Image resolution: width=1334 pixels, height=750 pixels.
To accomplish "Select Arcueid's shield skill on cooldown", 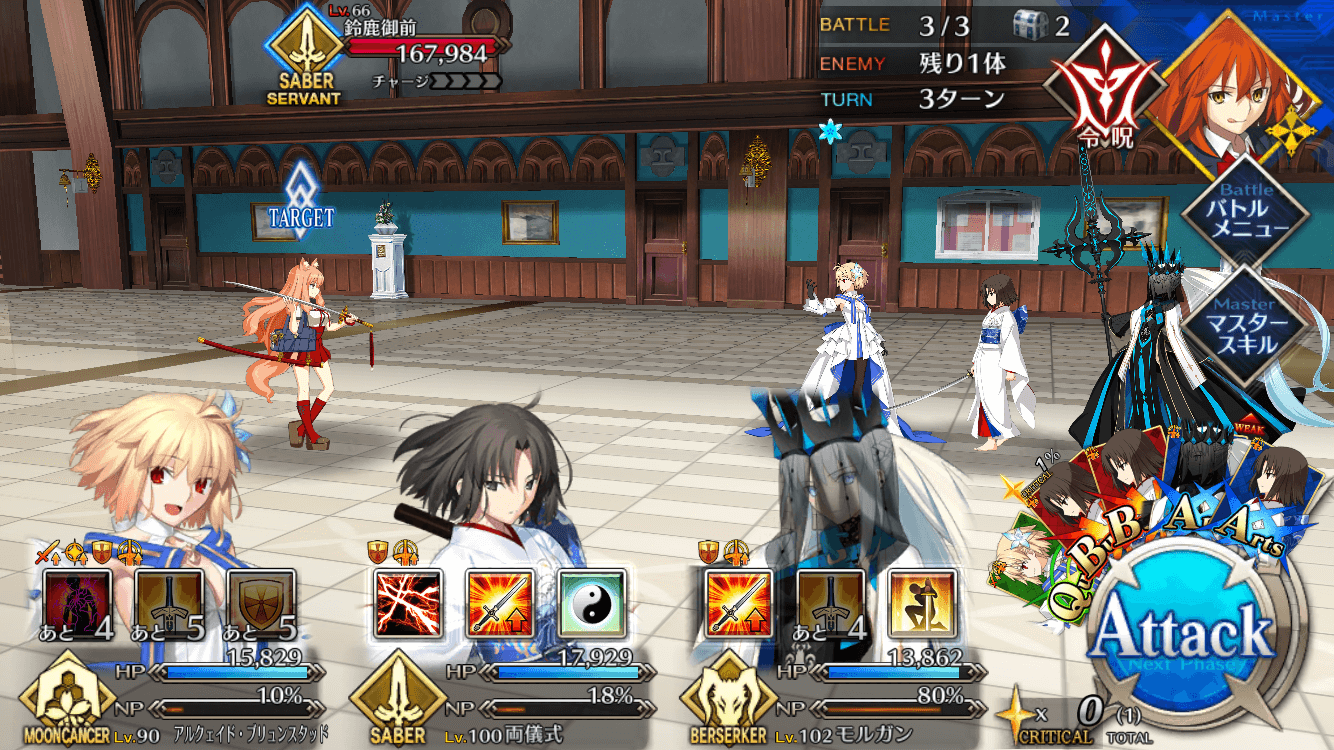I will pos(261,604).
